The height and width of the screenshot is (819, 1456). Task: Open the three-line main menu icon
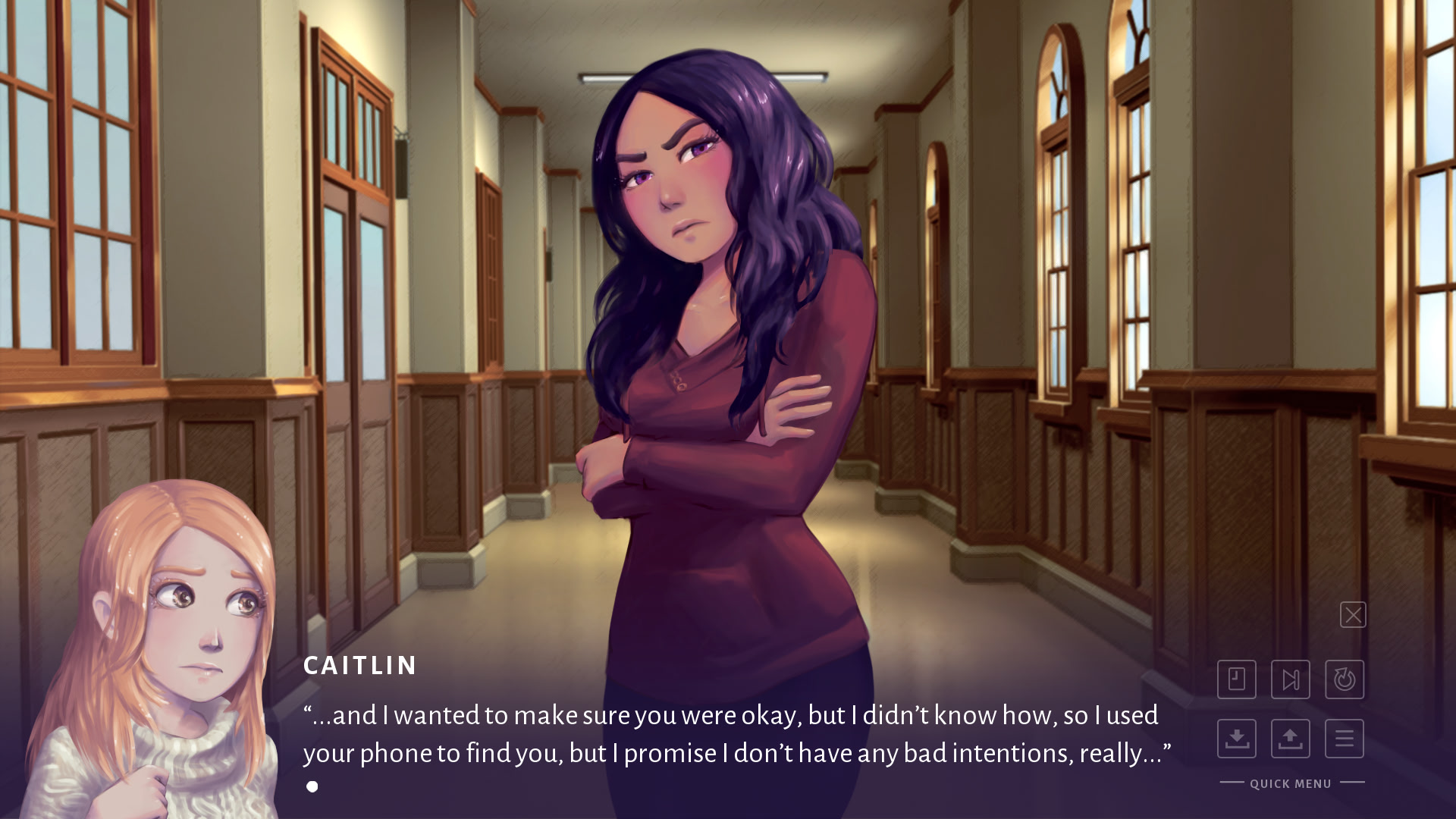point(1345,739)
